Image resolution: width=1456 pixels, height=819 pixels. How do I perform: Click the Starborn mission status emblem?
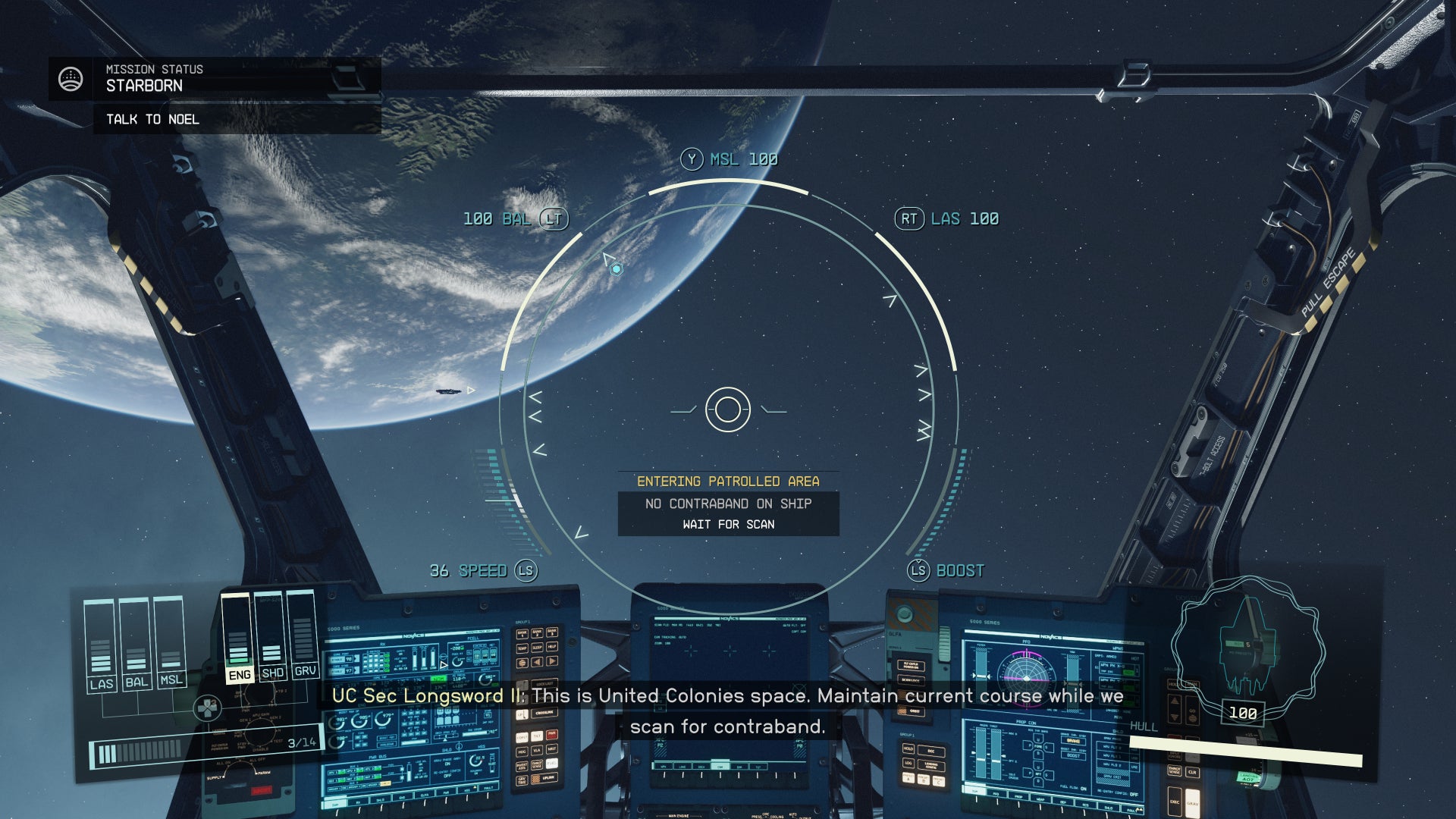point(70,78)
